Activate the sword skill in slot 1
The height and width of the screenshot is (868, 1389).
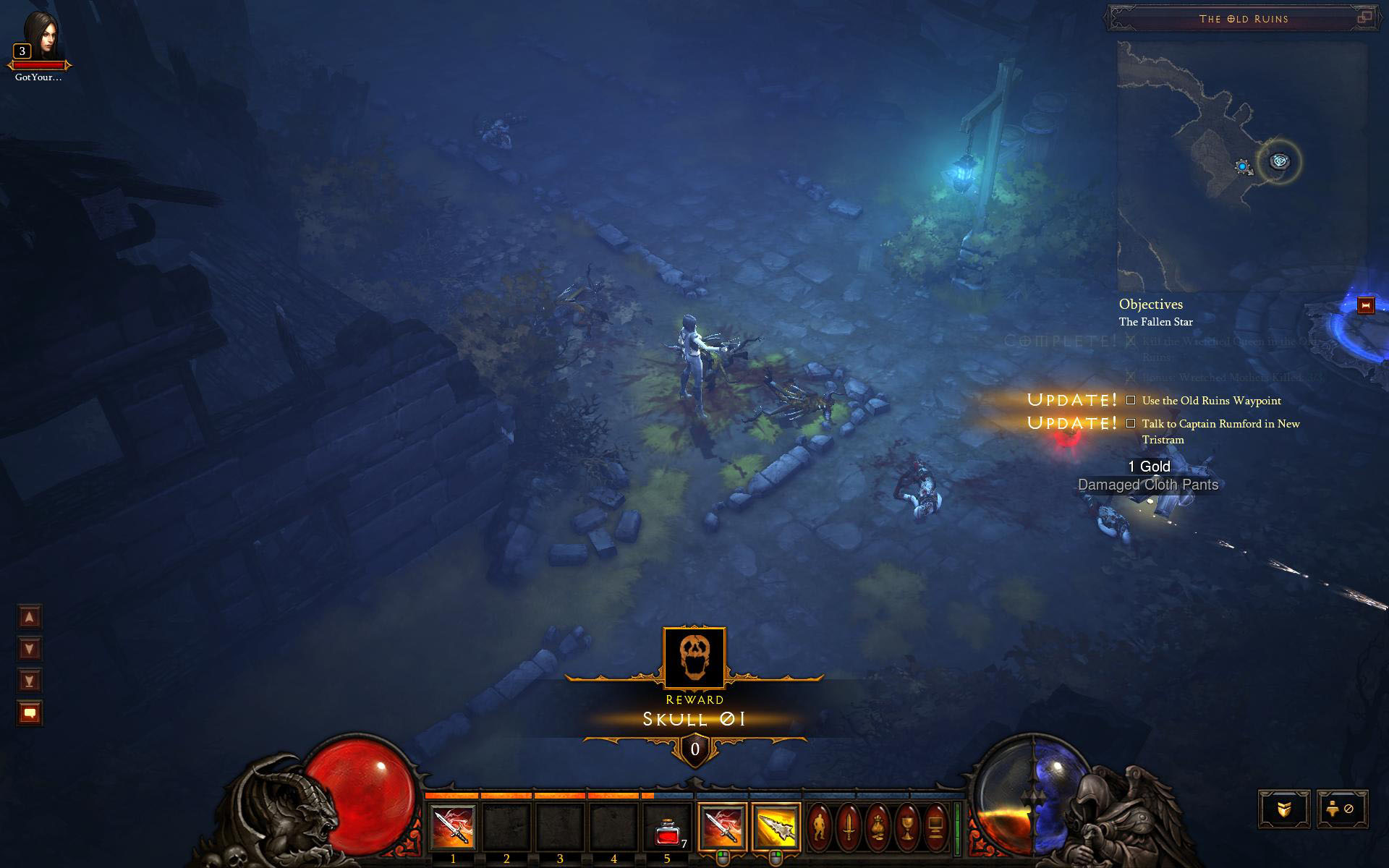pyautogui.click(x=453, y=827)
